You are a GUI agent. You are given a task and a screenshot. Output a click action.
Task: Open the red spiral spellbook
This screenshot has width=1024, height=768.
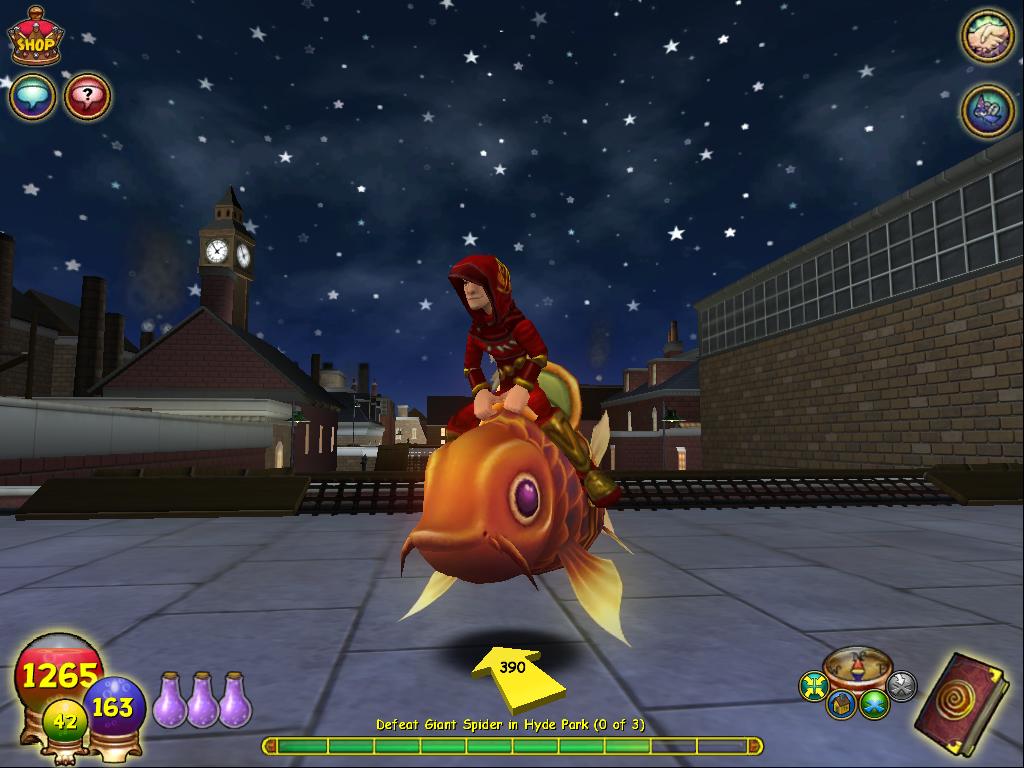(960, 696)
